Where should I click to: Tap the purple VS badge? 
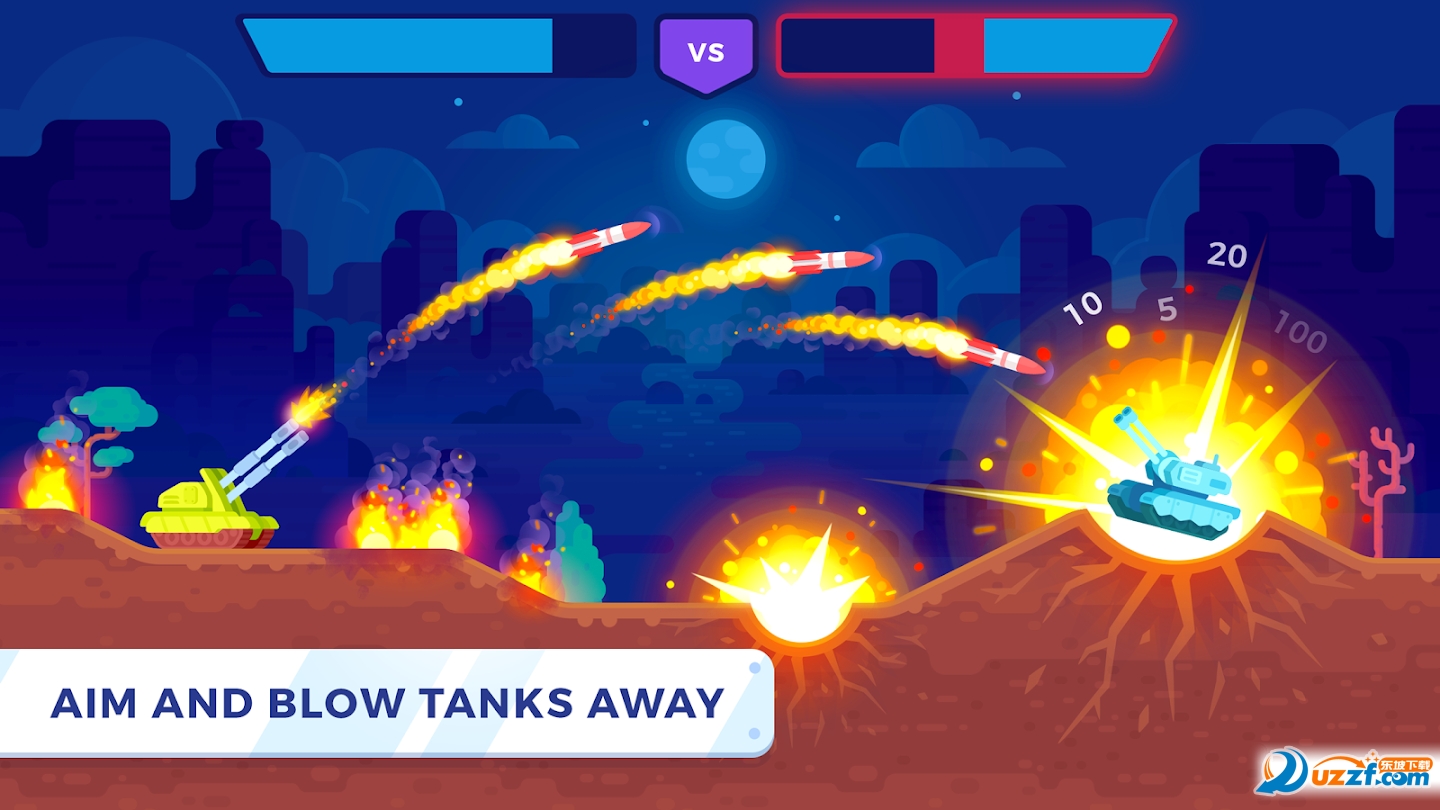point(707,48)
